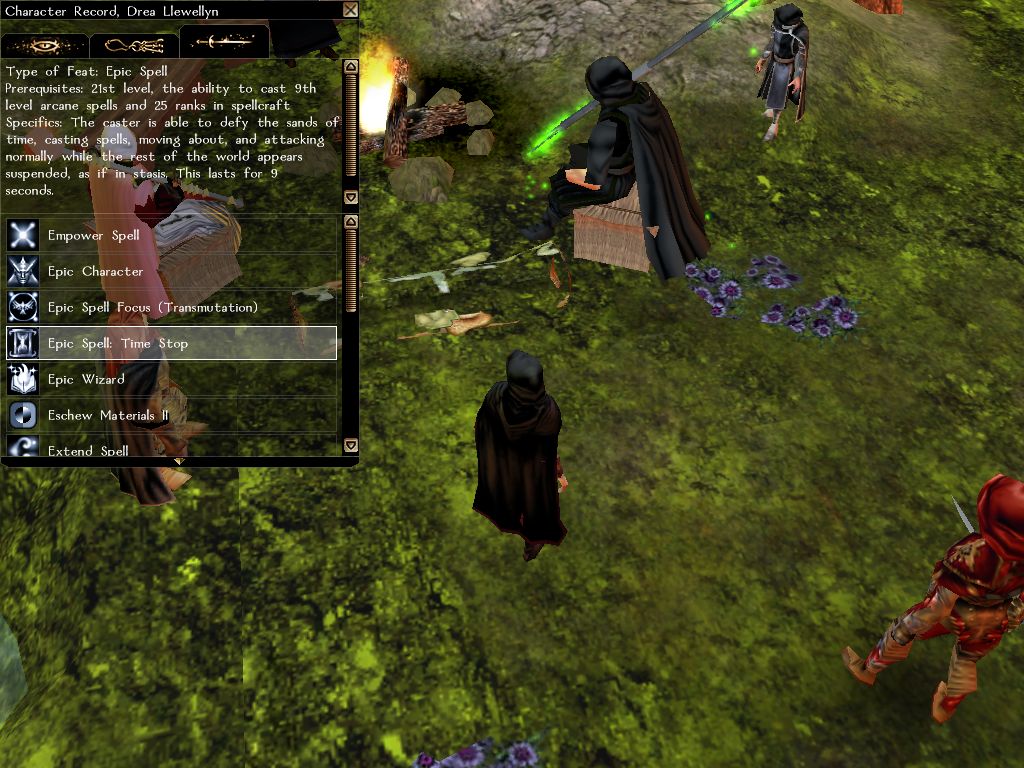Switch to the eye icon tab

pyautogui.click(x=45, y=45)
